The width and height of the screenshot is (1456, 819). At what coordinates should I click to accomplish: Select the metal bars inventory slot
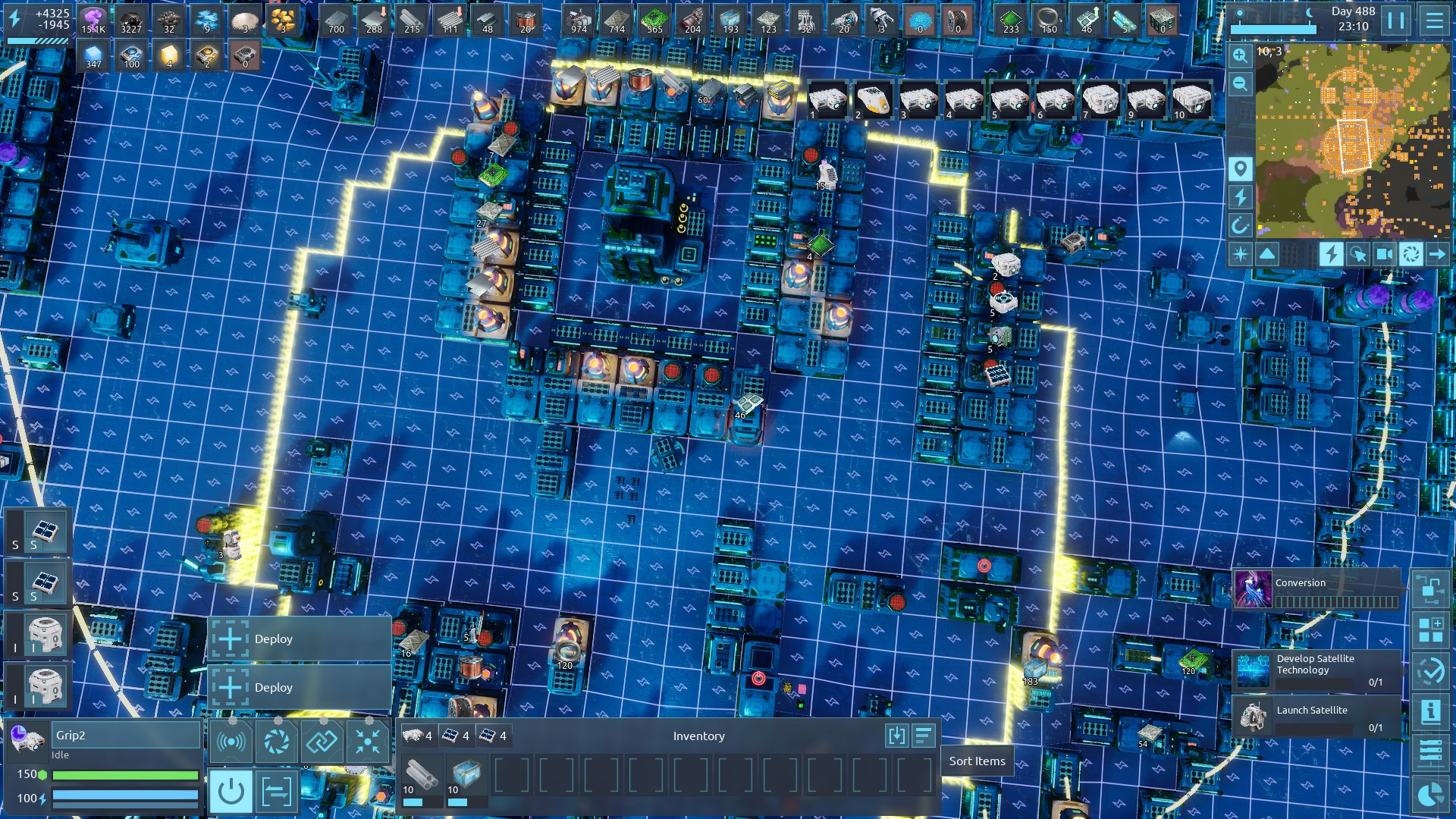[421, 777]
